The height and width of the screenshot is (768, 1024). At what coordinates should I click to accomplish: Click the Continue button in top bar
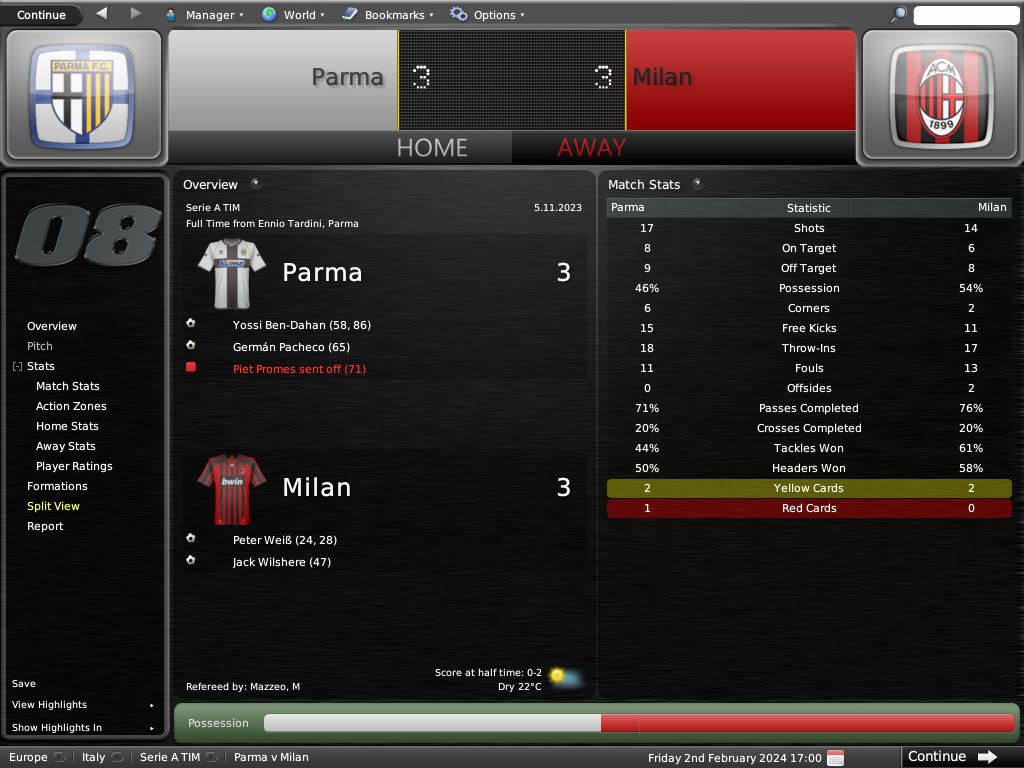pyautogui.click(x=41, y=15)
